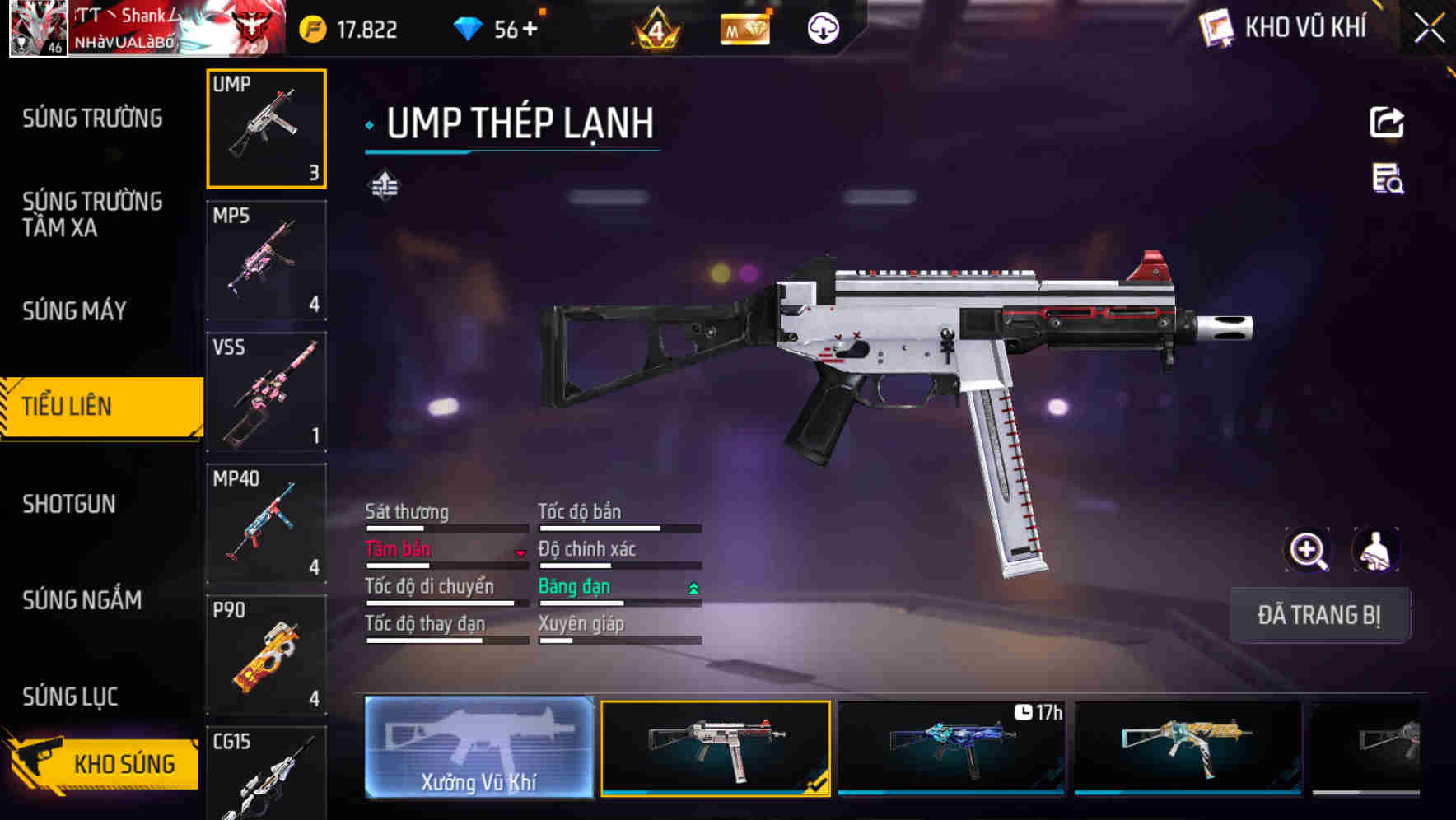Select the MP5 weapon tile
Image resolution: width=1456 pixels, height=820 pixels.
(266, 260)
